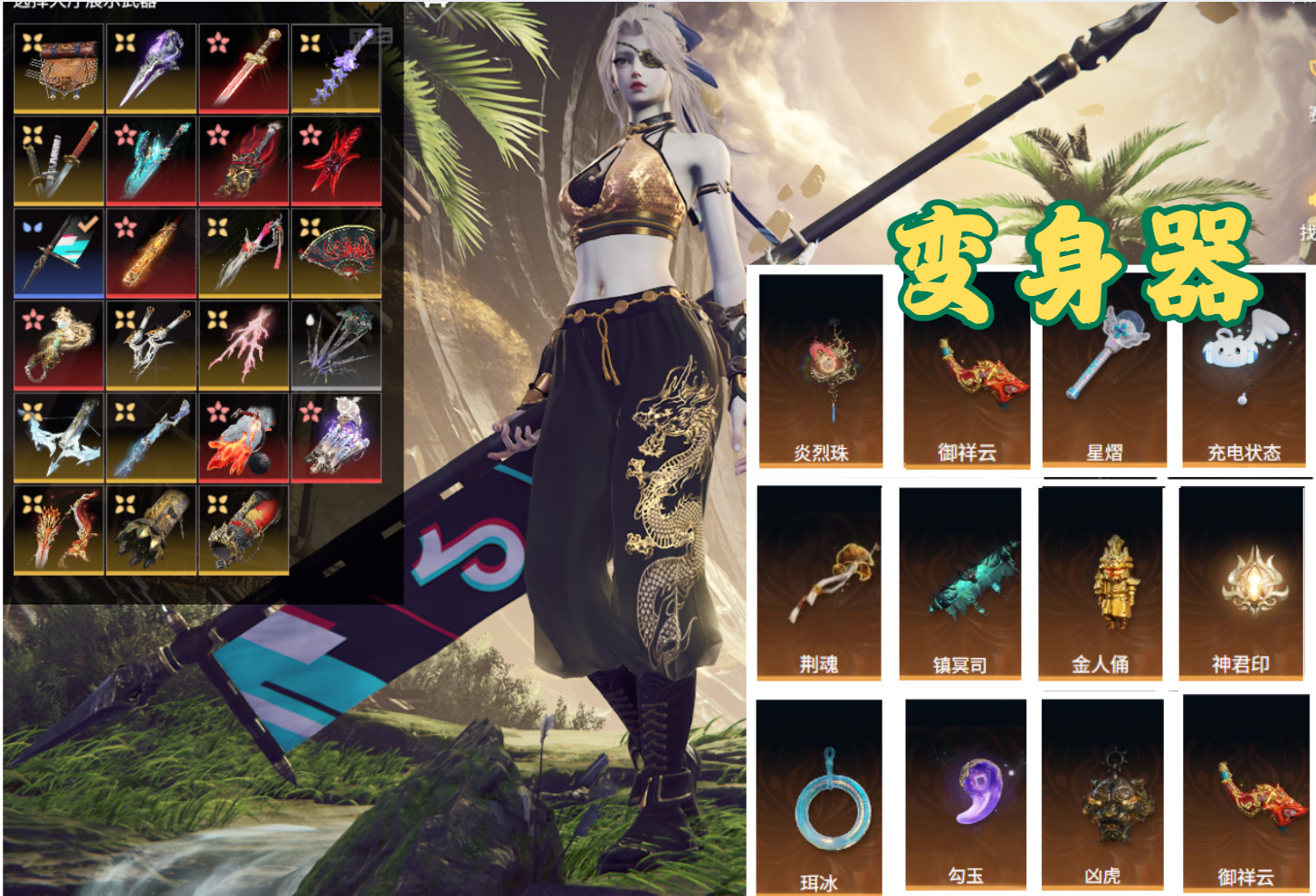Select the checkmarked blue TikTok-style blade
This screenshot has height=896, width=1316.
tap(59, 253)
